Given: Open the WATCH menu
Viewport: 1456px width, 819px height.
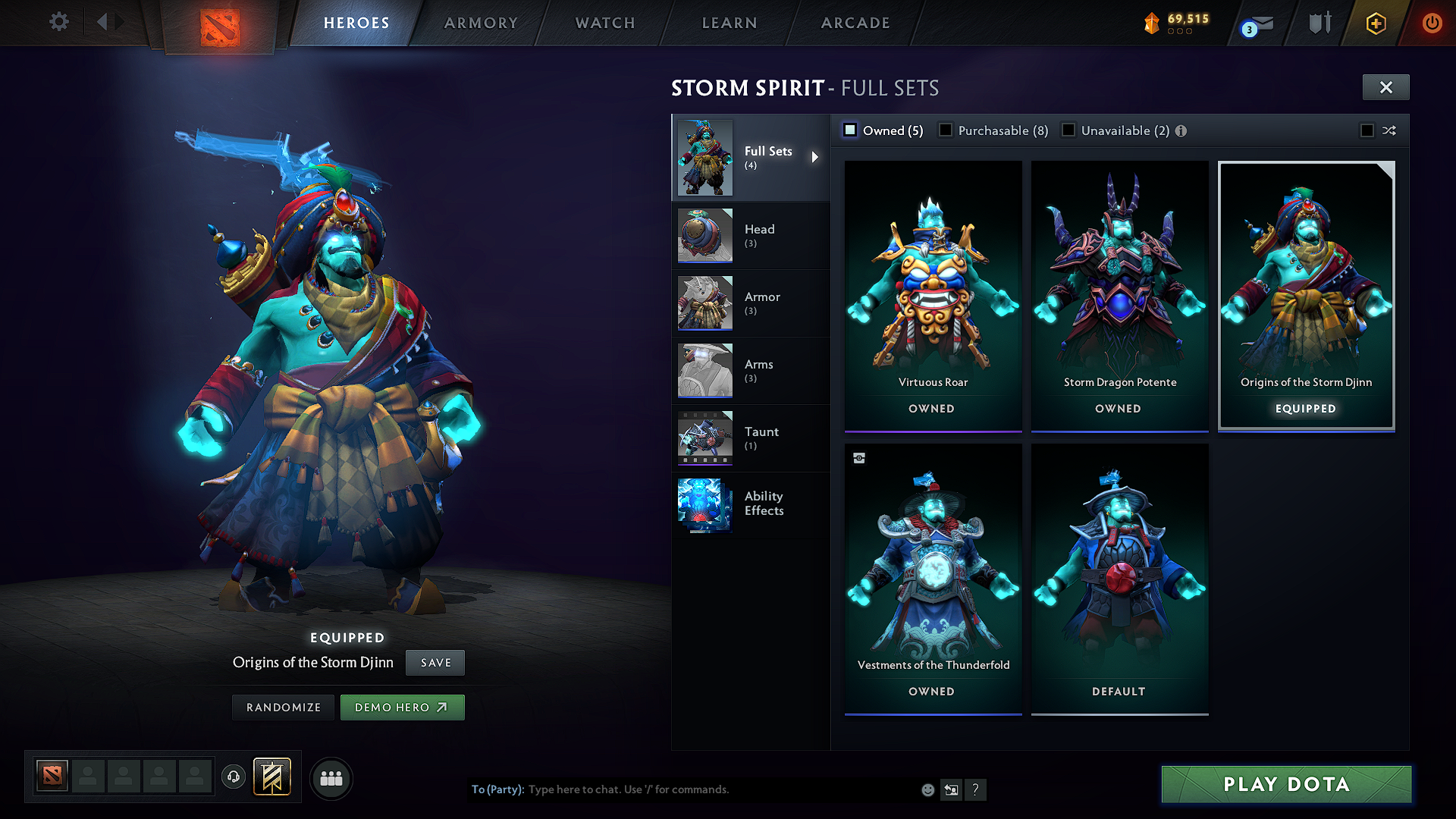Looking at the screenshot, I should click(x=603, y=22).
